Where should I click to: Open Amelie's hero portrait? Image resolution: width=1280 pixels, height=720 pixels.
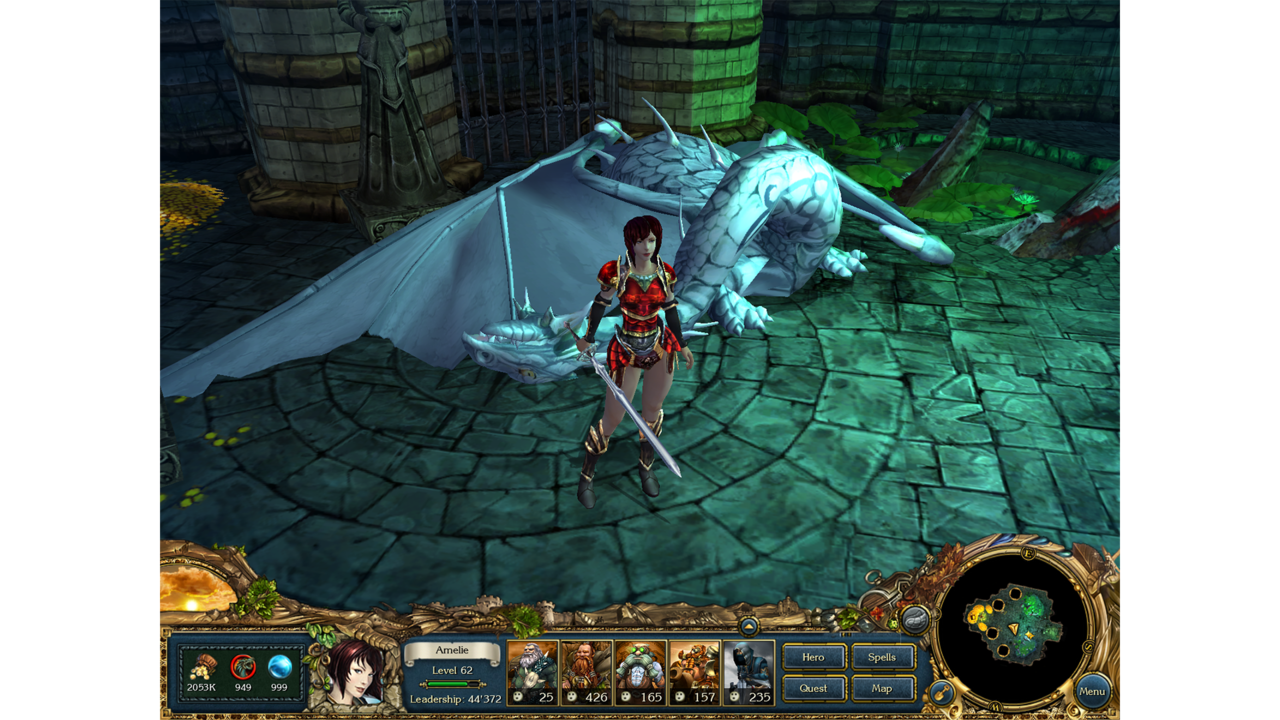tap(352, 672)
